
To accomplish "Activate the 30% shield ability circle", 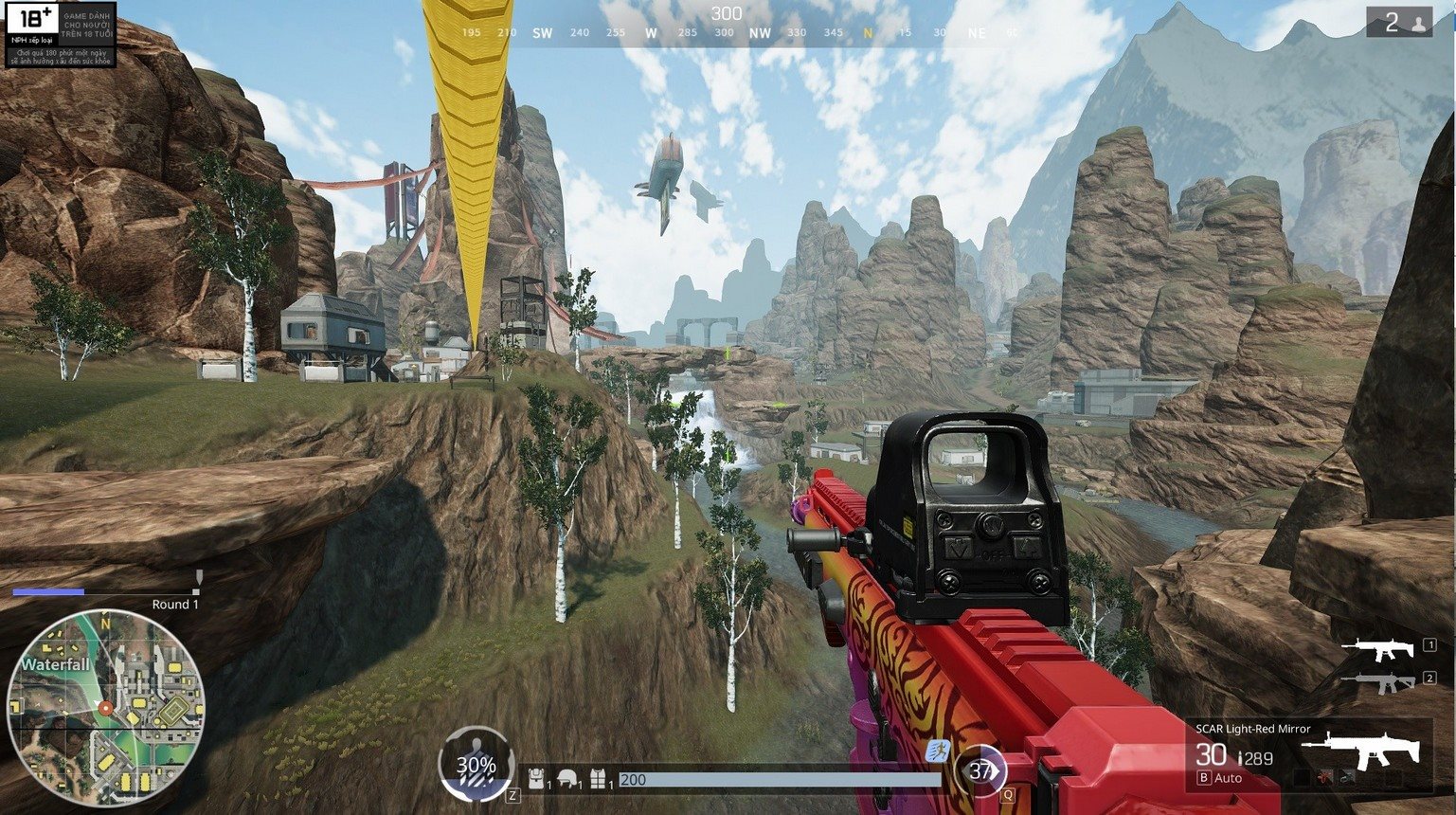I will click(x=476, y=766).
